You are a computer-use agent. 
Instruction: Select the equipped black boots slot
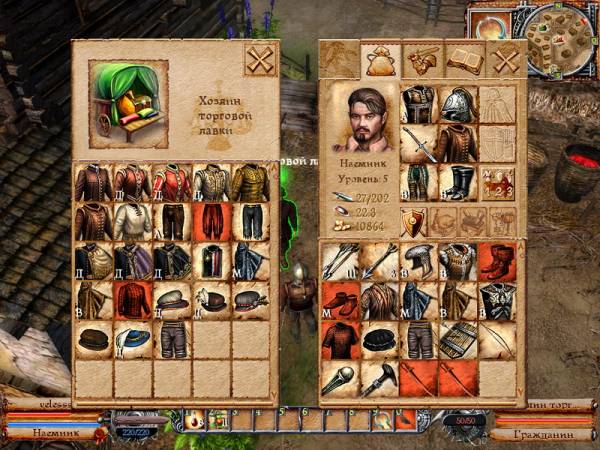(458, 183)
